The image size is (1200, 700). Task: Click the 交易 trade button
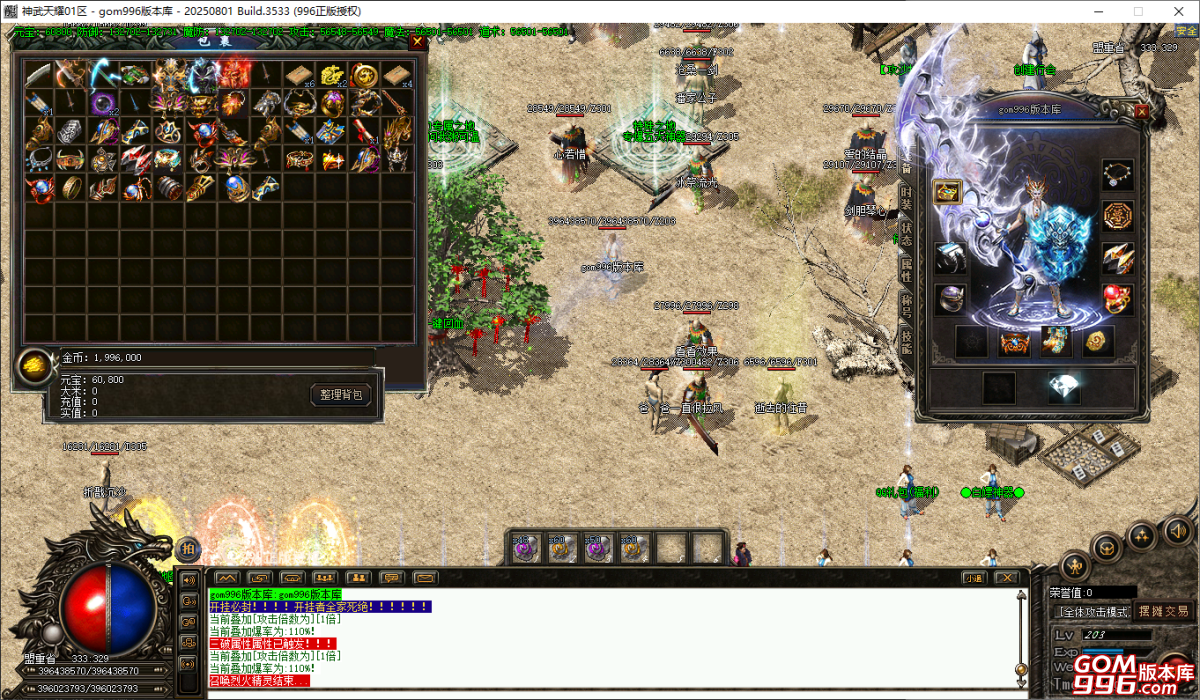tap(1176, 611)
